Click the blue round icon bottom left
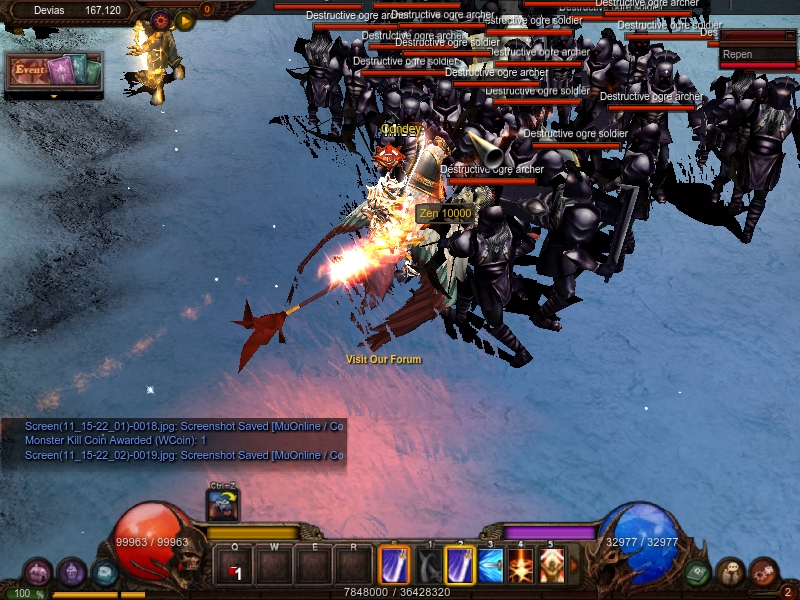The image size is (800, 600). coord(104,572)
